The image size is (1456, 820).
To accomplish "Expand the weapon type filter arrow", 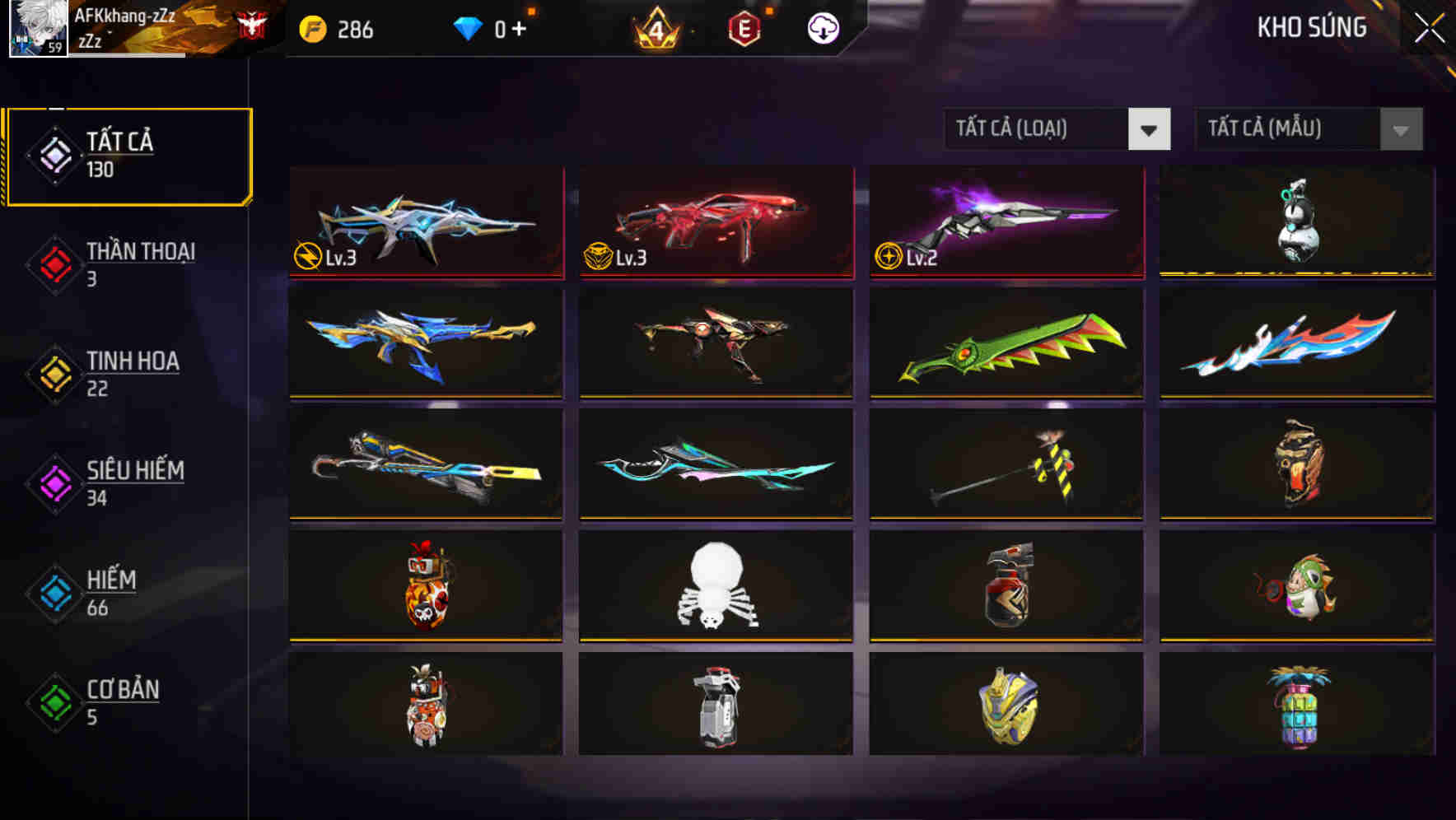I will [1150, 129].
